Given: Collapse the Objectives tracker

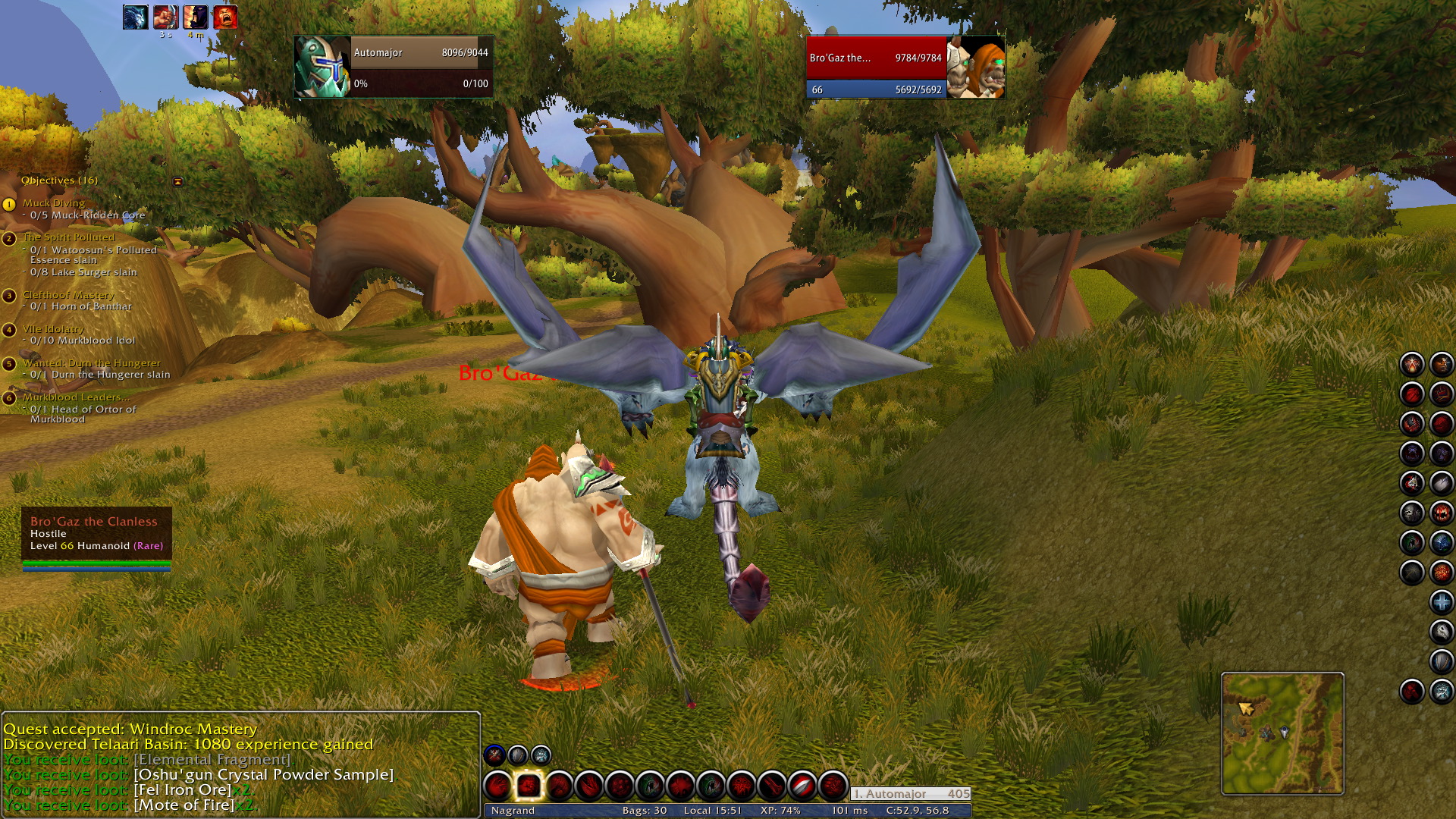Looking at the screenshot, I should (177, 181).
